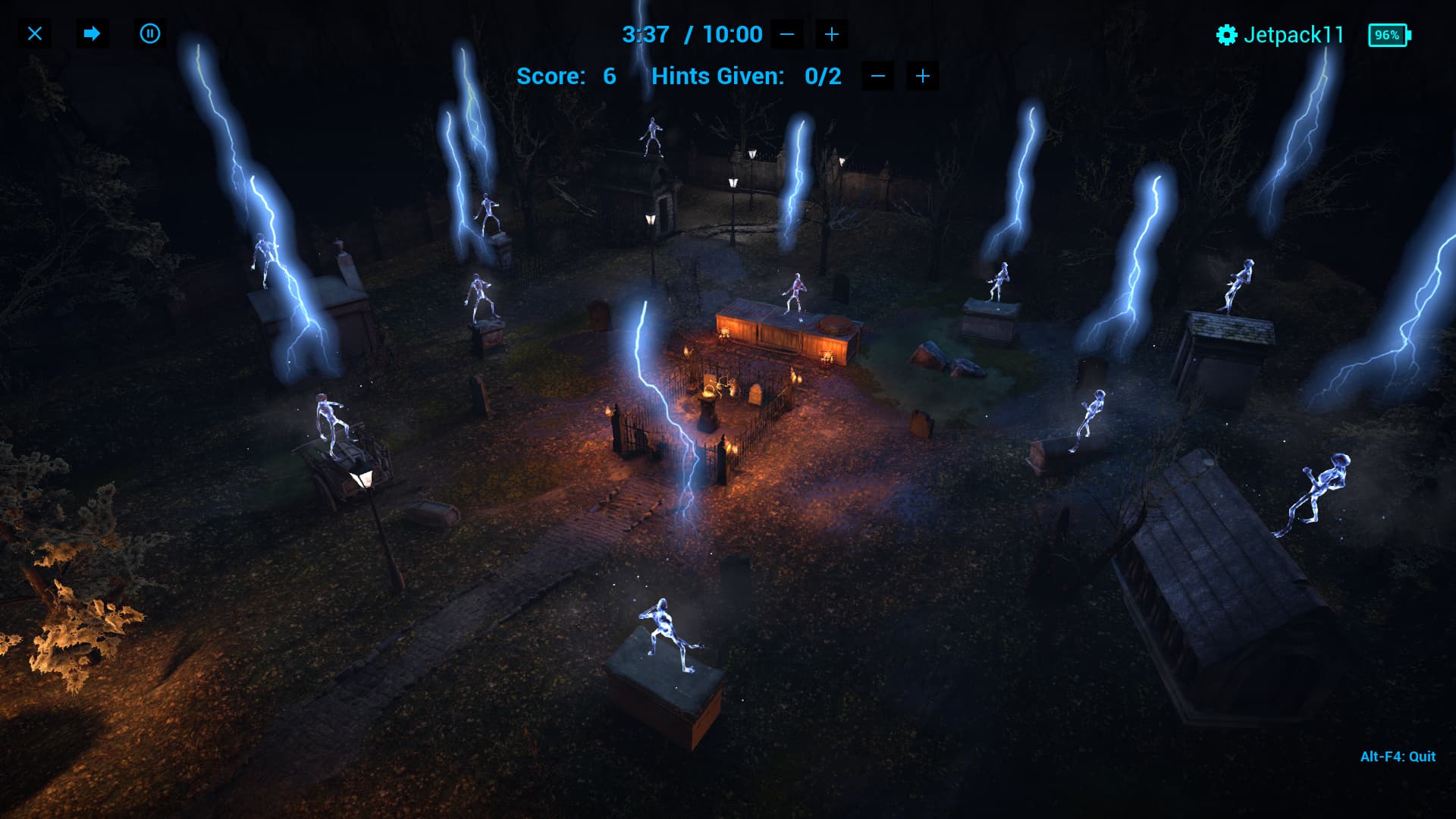This screenshot has height=819, width=1456.
Task: Open settings for Jetpack11 gear icon
Action: point(1226,35)
